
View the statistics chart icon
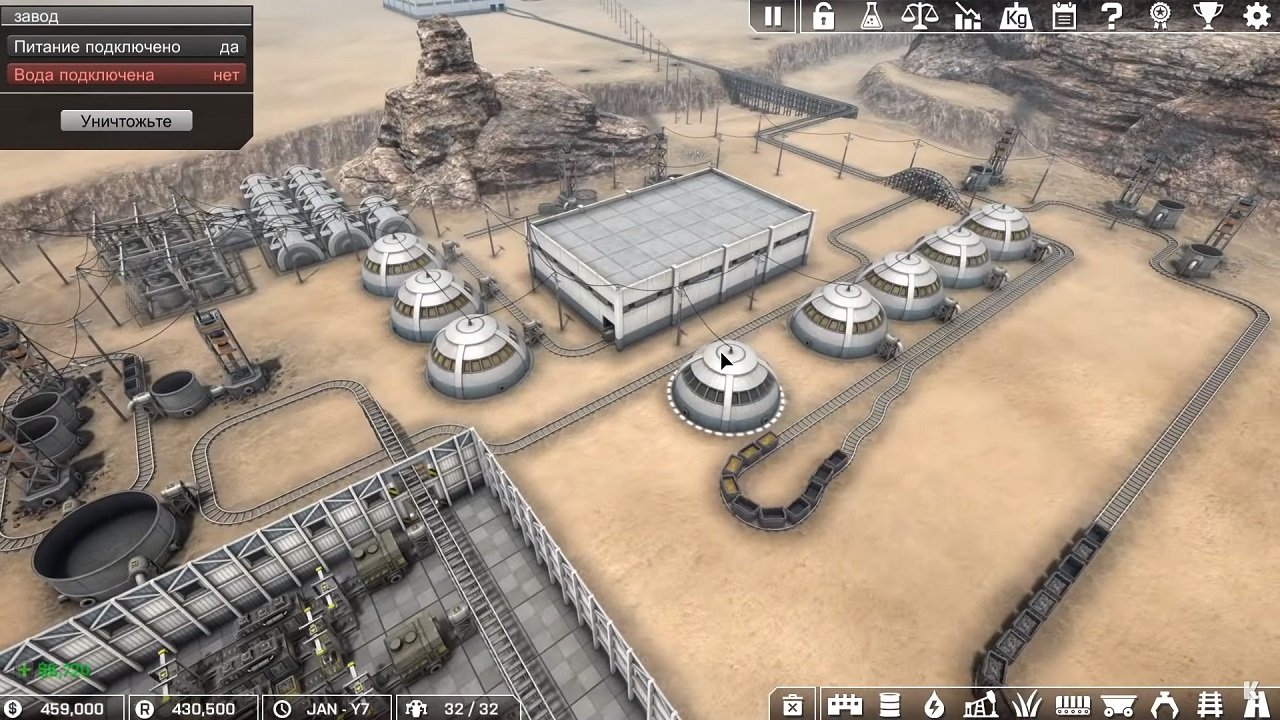tap(969, 16)
